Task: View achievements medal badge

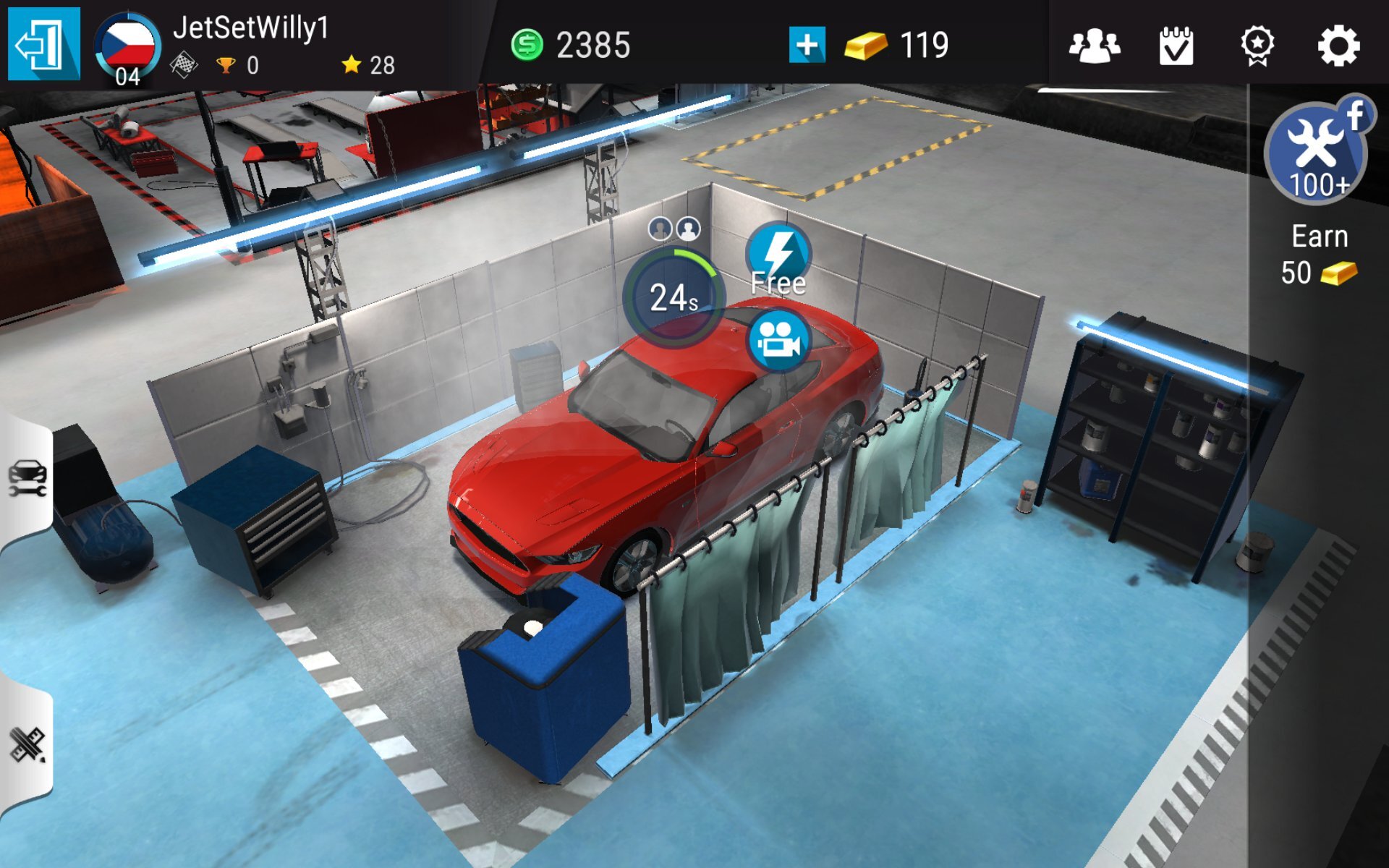Action: pyautogui.click(x=1257, y=46)
